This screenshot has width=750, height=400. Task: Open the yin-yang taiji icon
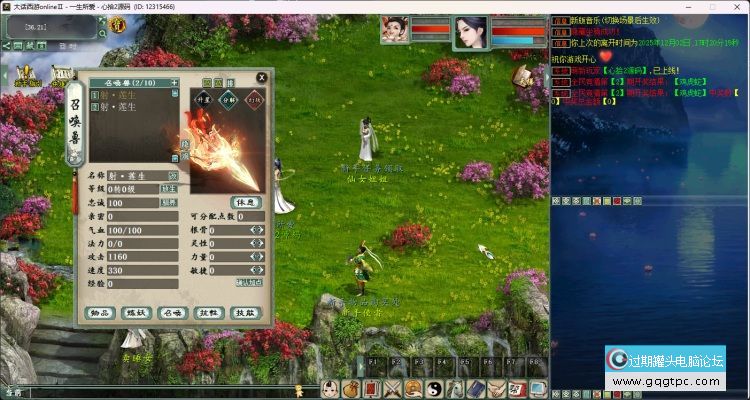click(x=436, y=389)
